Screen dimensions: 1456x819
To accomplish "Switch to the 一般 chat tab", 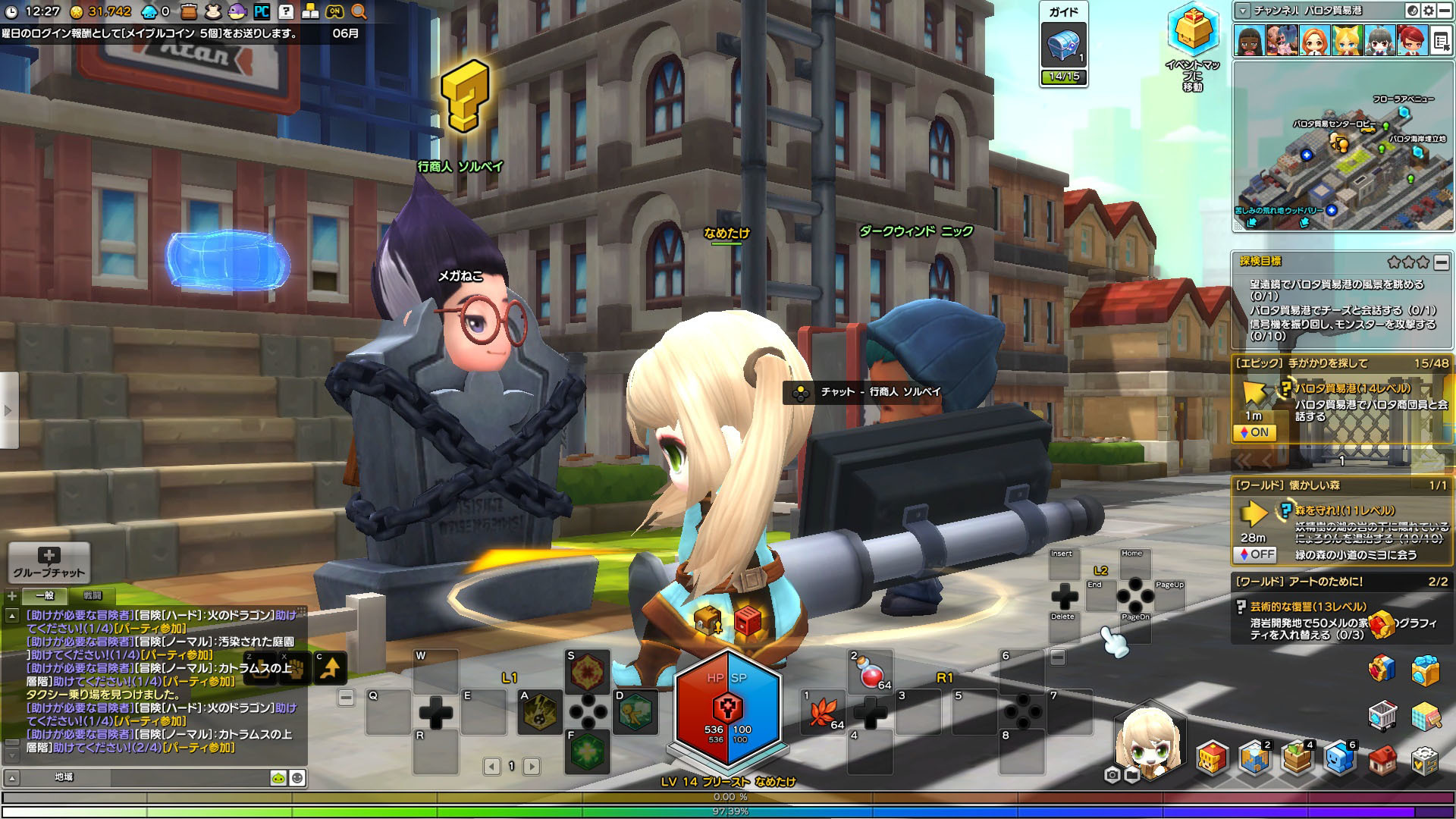I will (44, 595).
